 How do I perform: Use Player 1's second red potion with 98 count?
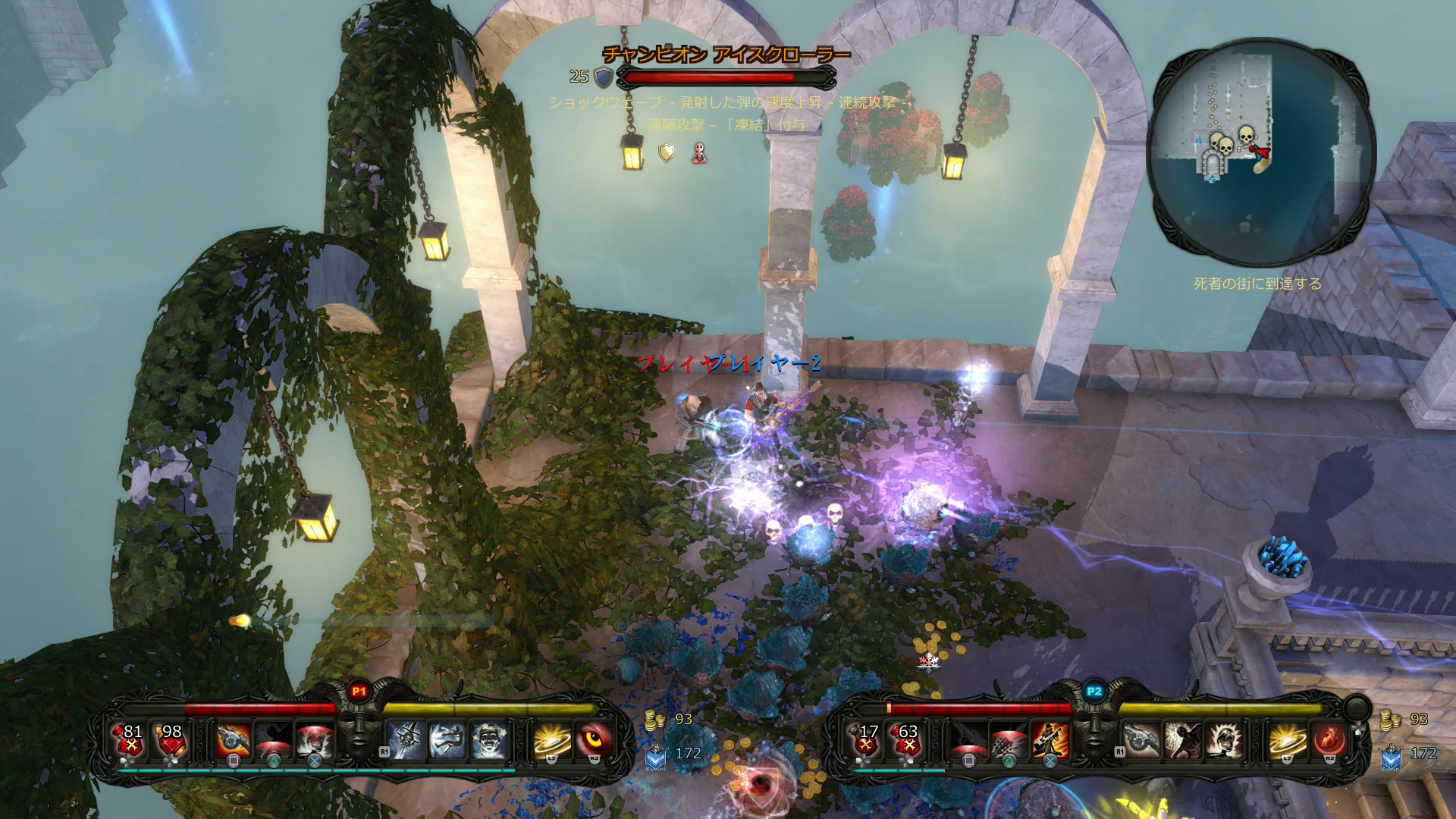coord(170,739)
